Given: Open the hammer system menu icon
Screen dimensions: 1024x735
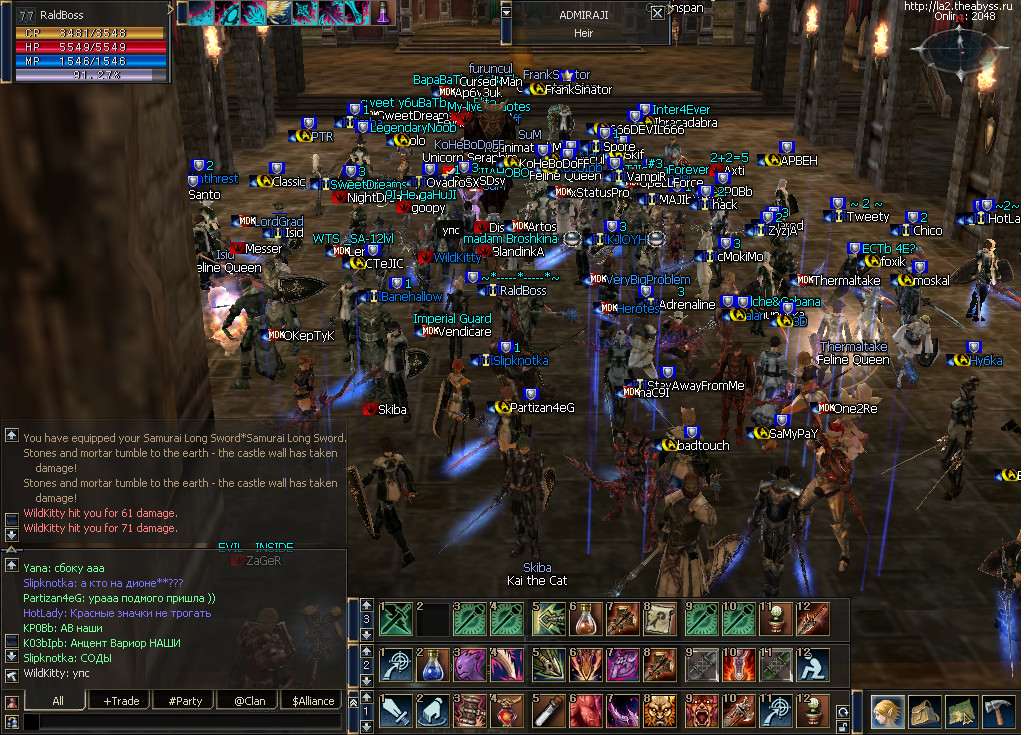Looking at the screenshot, I should (x=999, y=712).
